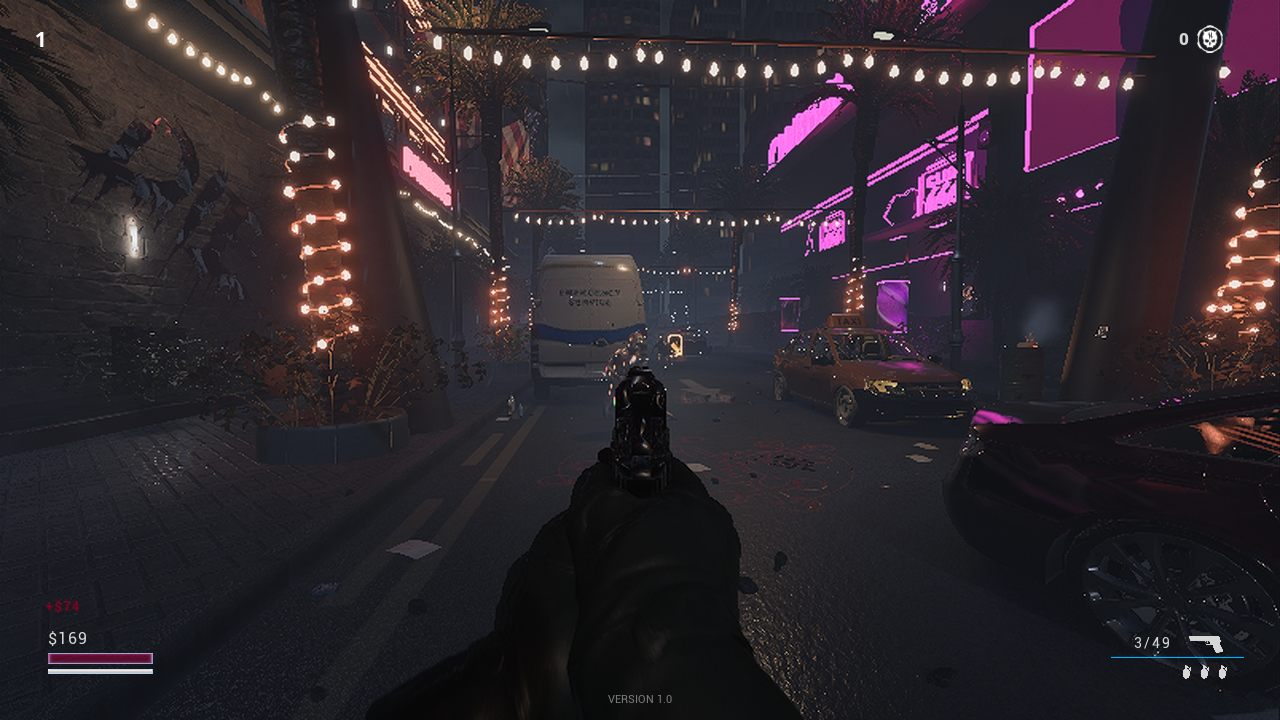Click the first grenade icon
This screenshot has height=720, width=1280.
pos(1187,672)
